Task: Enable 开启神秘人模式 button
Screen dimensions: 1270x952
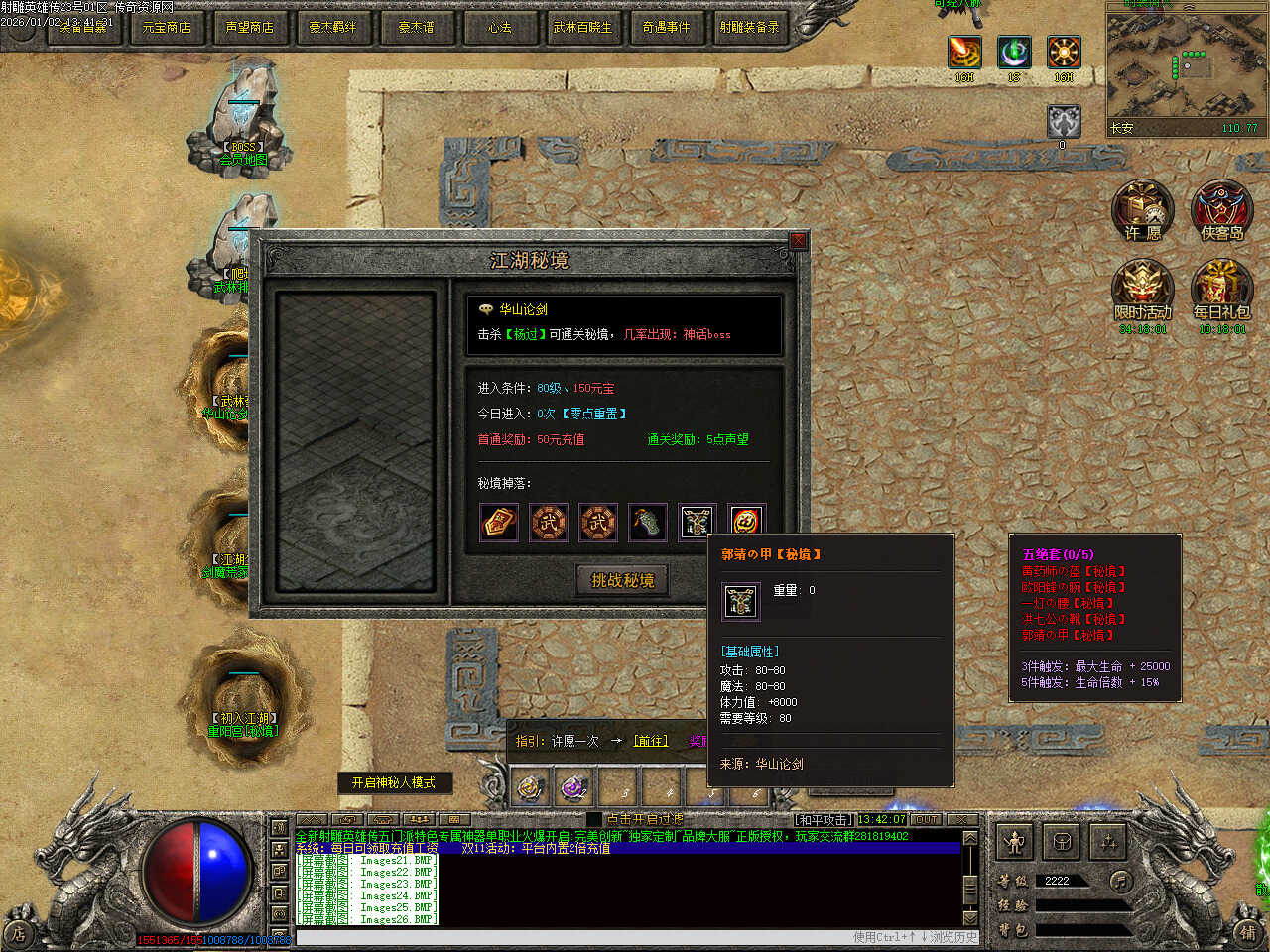Action: [x=394, y=782]
